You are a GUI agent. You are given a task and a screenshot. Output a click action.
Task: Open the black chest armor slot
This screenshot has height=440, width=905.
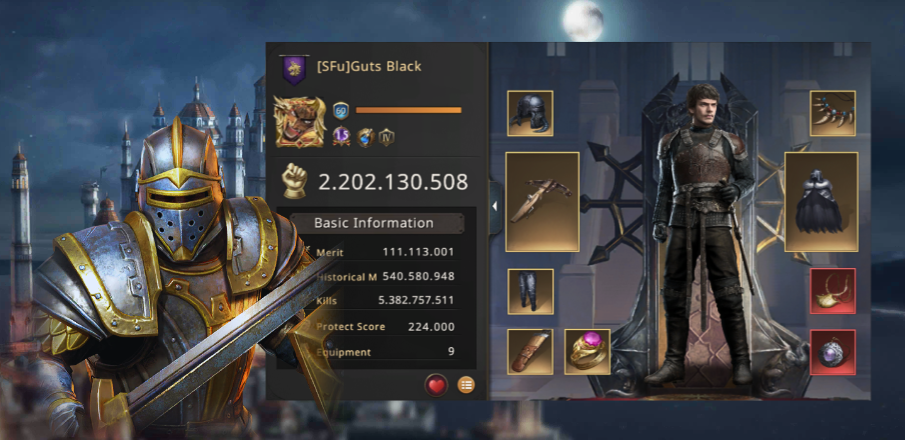(x=821, y=202)
